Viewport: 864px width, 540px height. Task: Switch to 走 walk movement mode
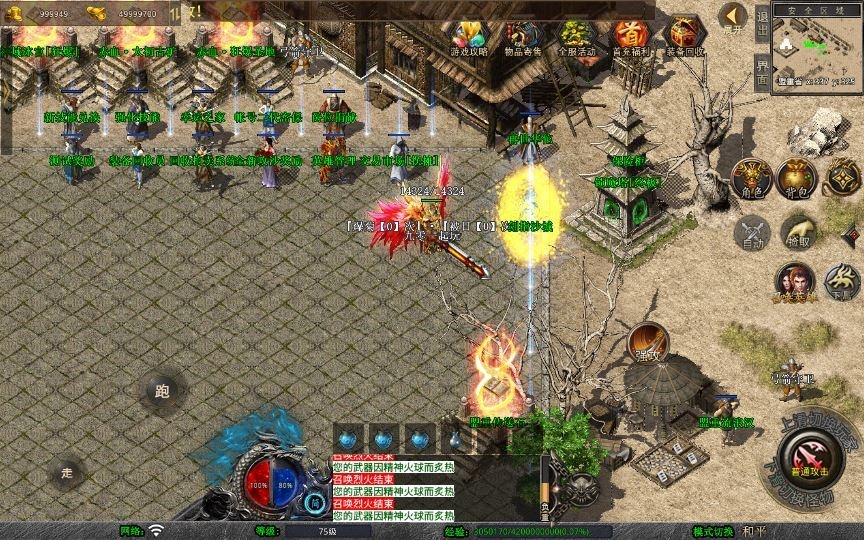point(68,472)
